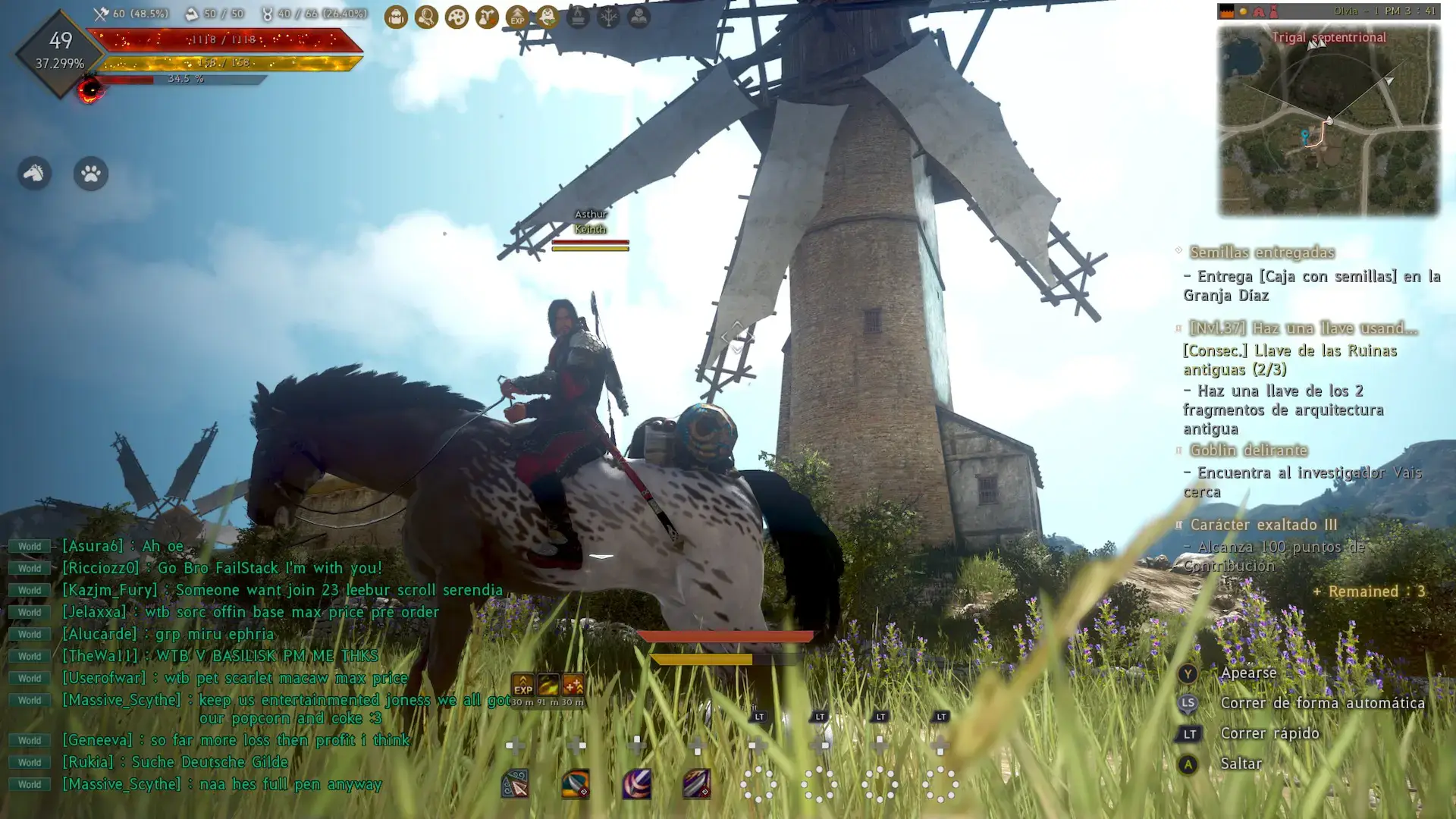
Task: Click the alchemy flask icon with red alert
Action: 485,17
